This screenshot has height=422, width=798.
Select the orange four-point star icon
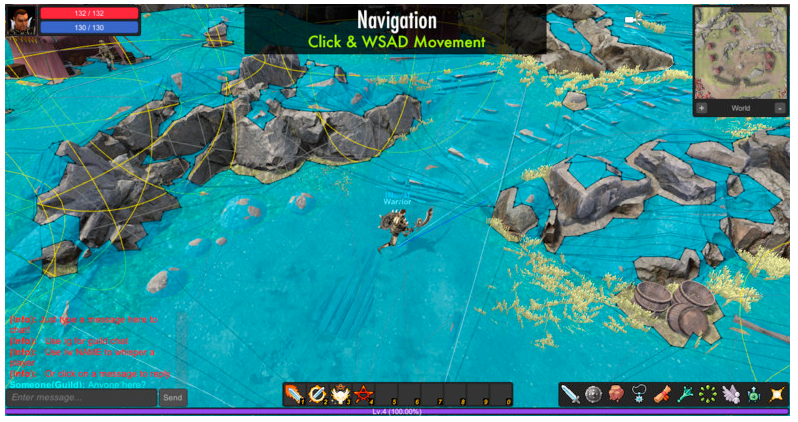pyautogui.click(x=777, y=394)
